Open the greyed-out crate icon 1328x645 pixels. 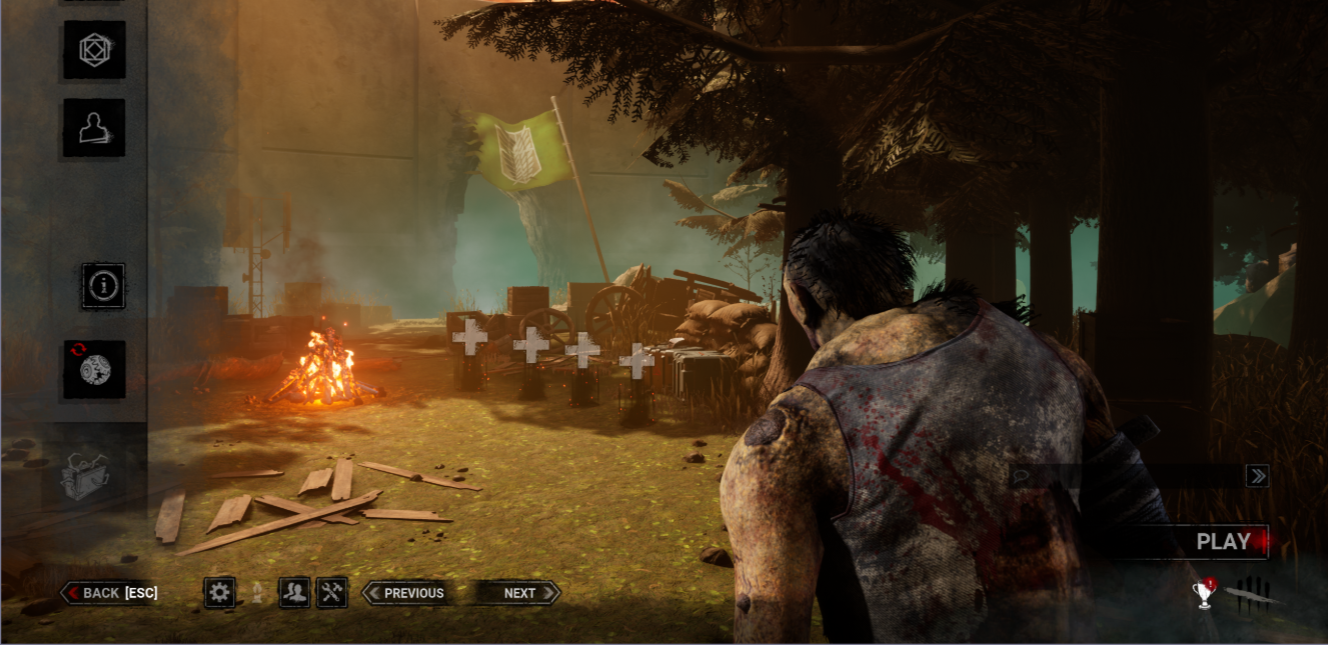(85, 475)
